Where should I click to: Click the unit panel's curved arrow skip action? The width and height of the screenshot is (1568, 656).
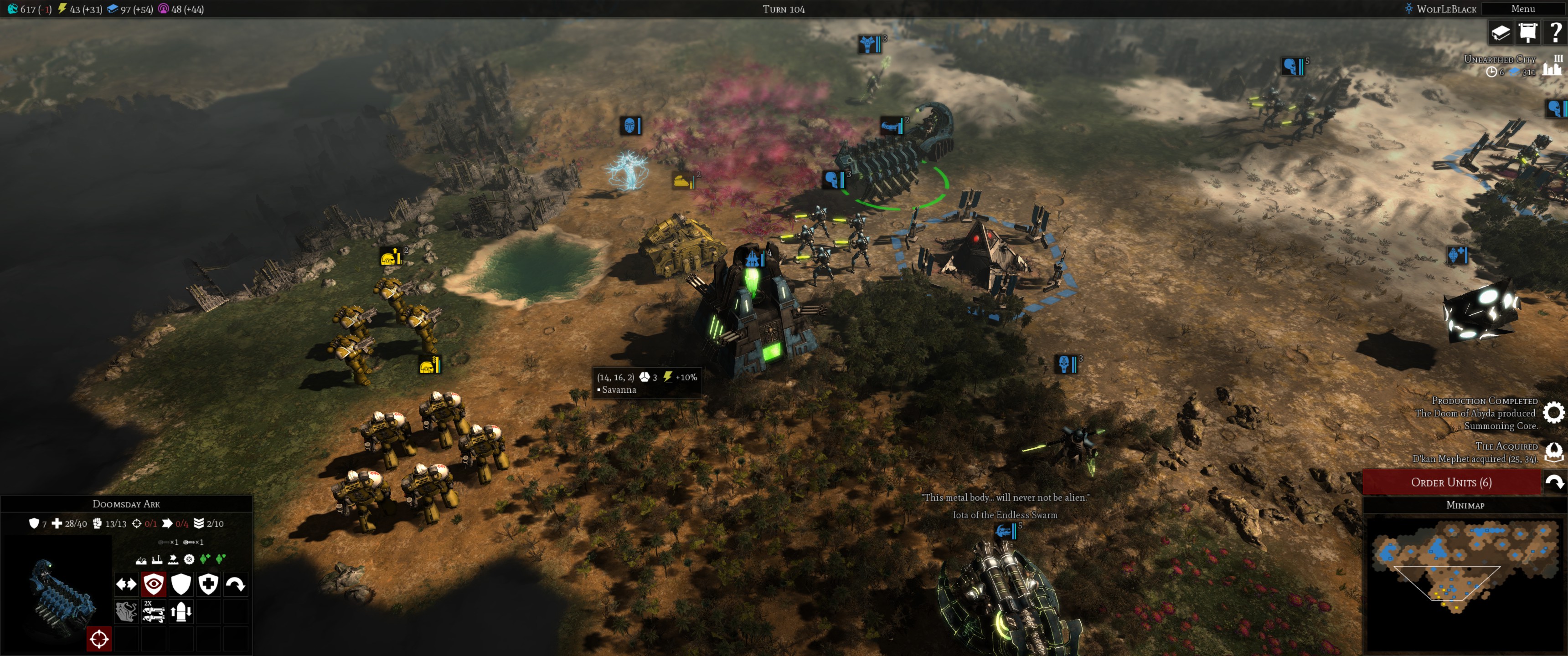coord(236,584)
